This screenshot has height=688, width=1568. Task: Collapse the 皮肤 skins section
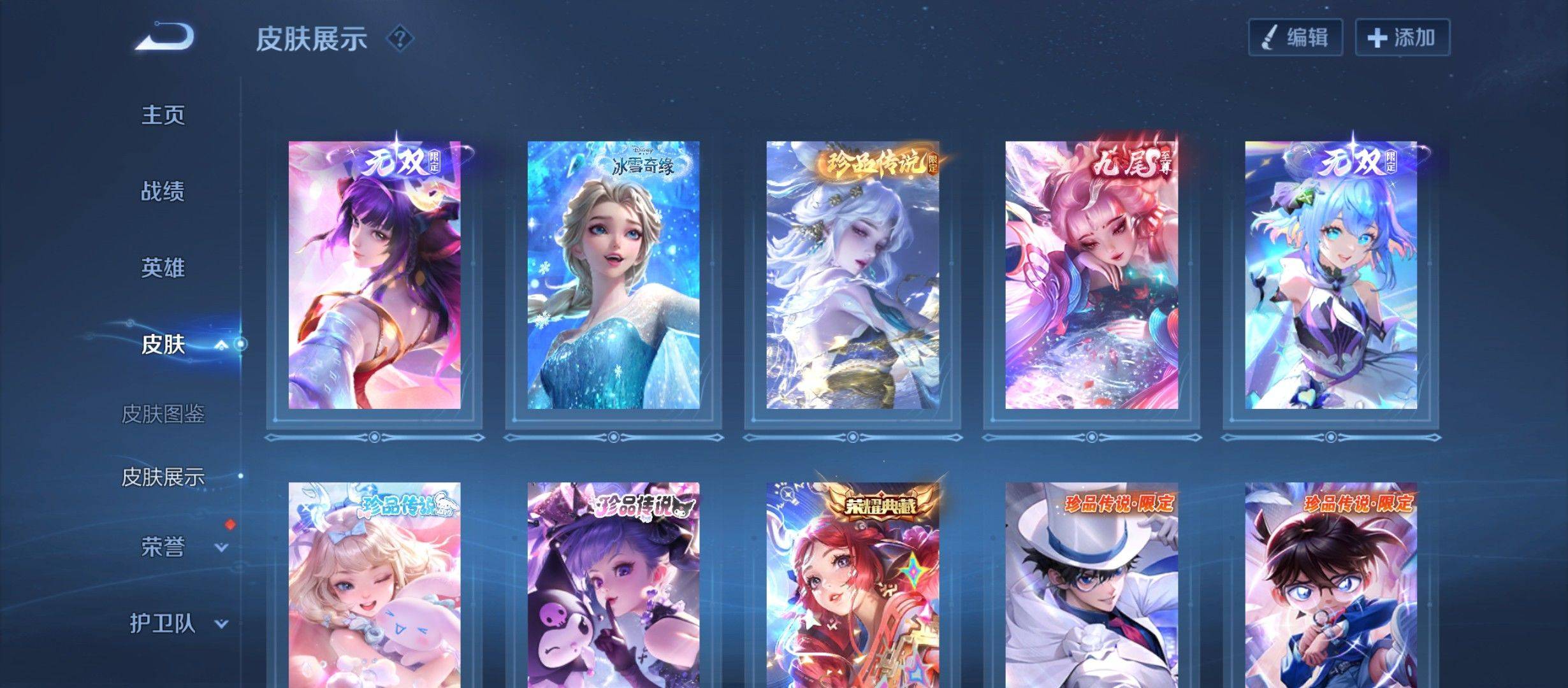221,345
